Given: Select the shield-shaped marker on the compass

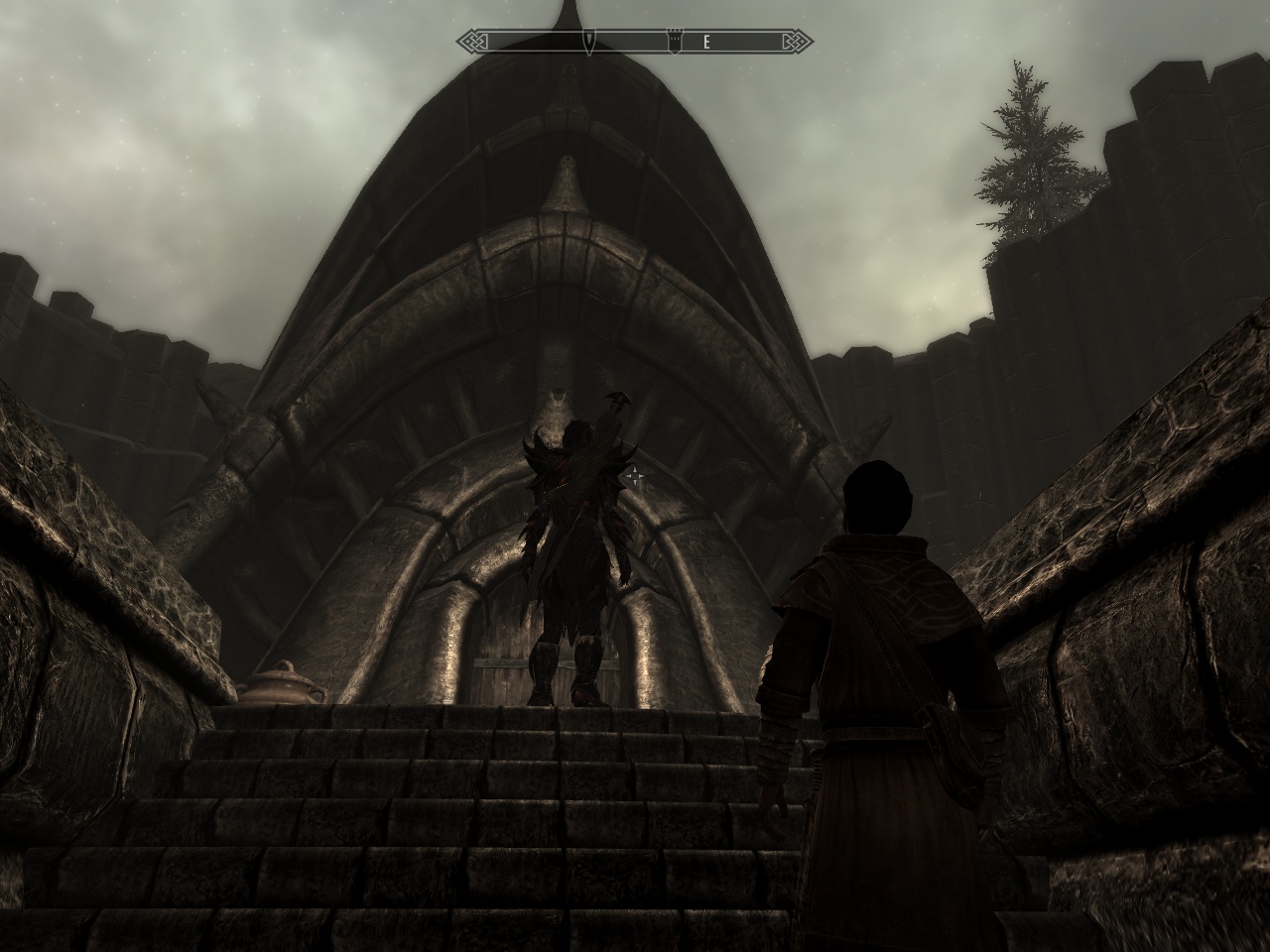Looking at the screenshot, I should [589, 42].
